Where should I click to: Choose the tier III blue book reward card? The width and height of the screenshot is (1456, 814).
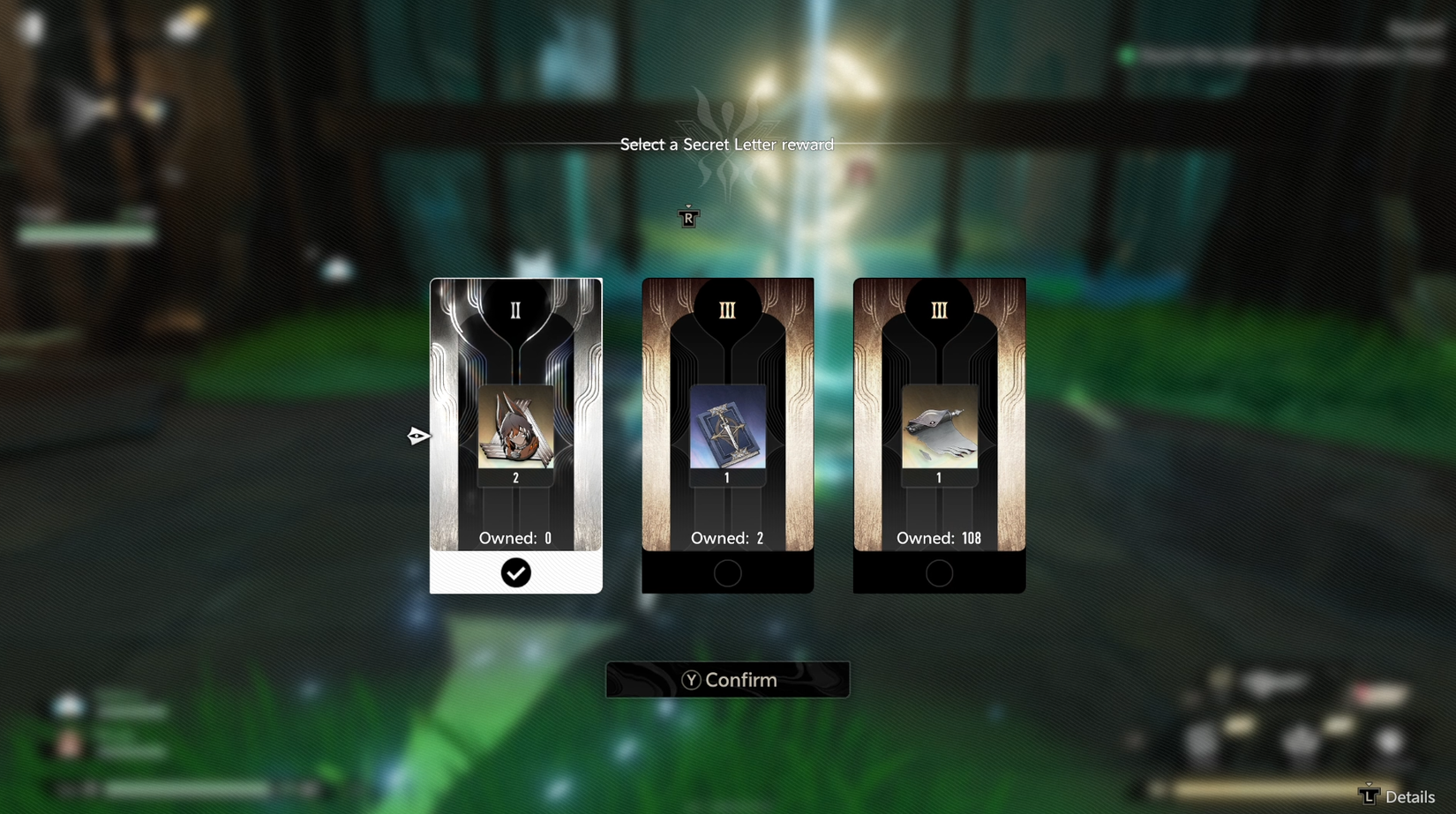point(727,414)
